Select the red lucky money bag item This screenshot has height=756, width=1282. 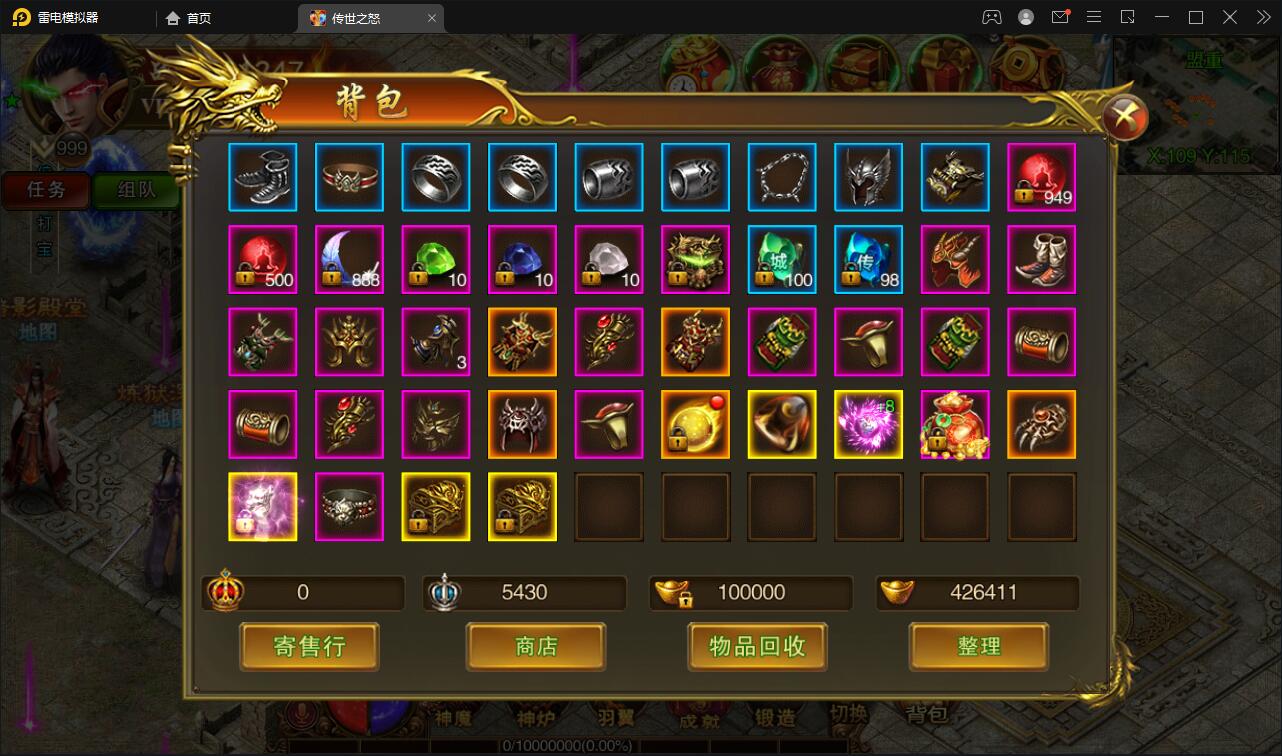(x=955, y=425)
